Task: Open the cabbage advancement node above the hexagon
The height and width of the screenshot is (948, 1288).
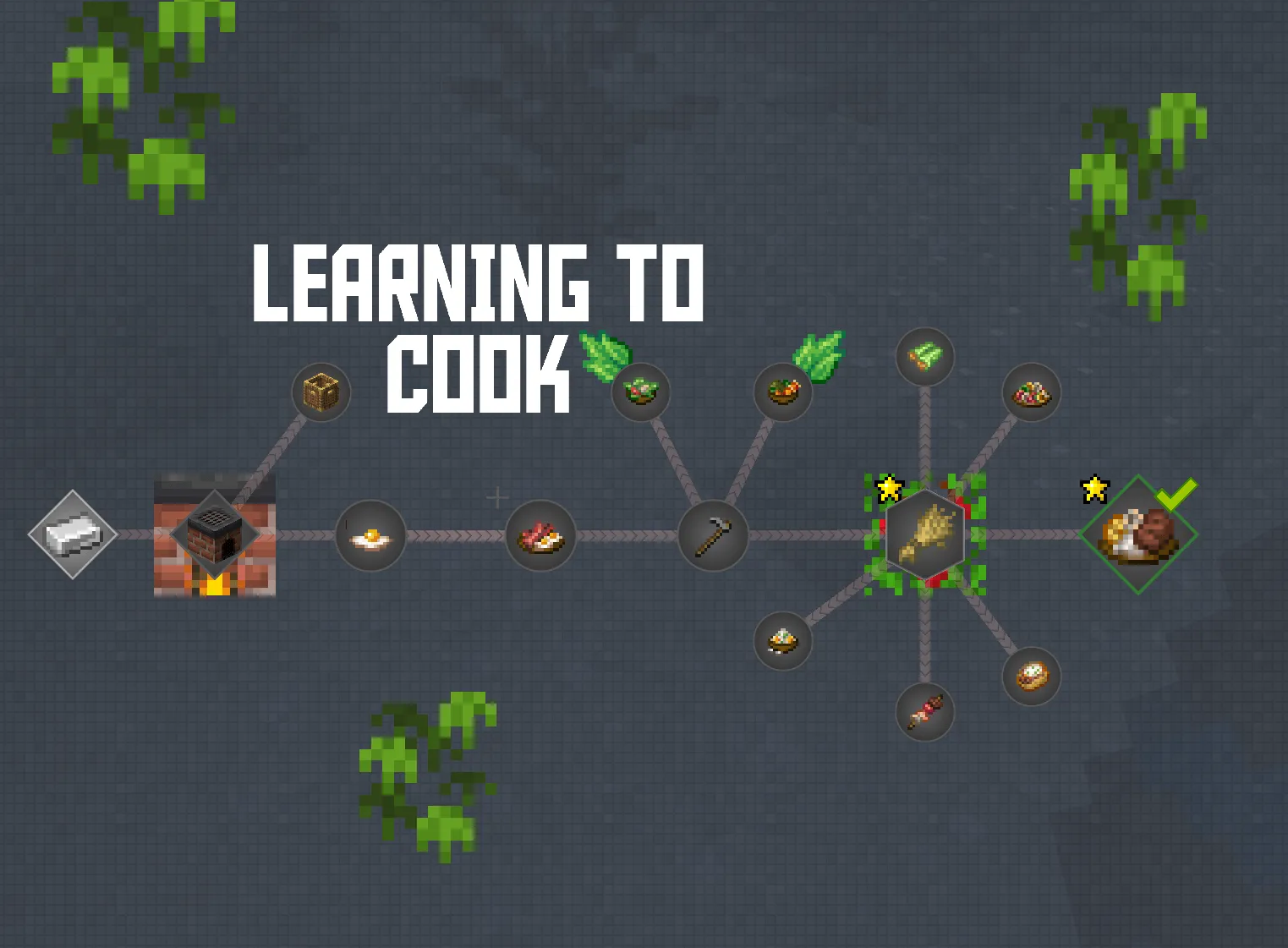Action: click(924, 358)
